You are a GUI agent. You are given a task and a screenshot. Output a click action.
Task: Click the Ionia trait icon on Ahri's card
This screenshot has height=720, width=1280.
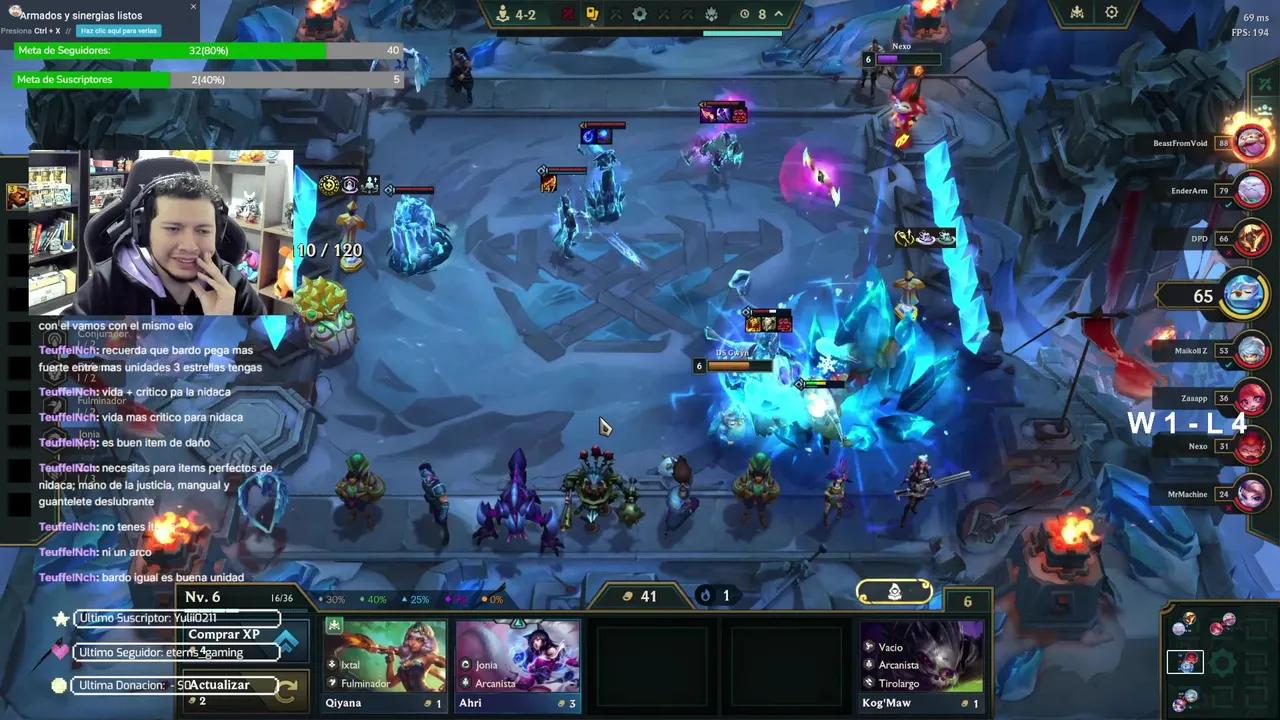(464, 664)
